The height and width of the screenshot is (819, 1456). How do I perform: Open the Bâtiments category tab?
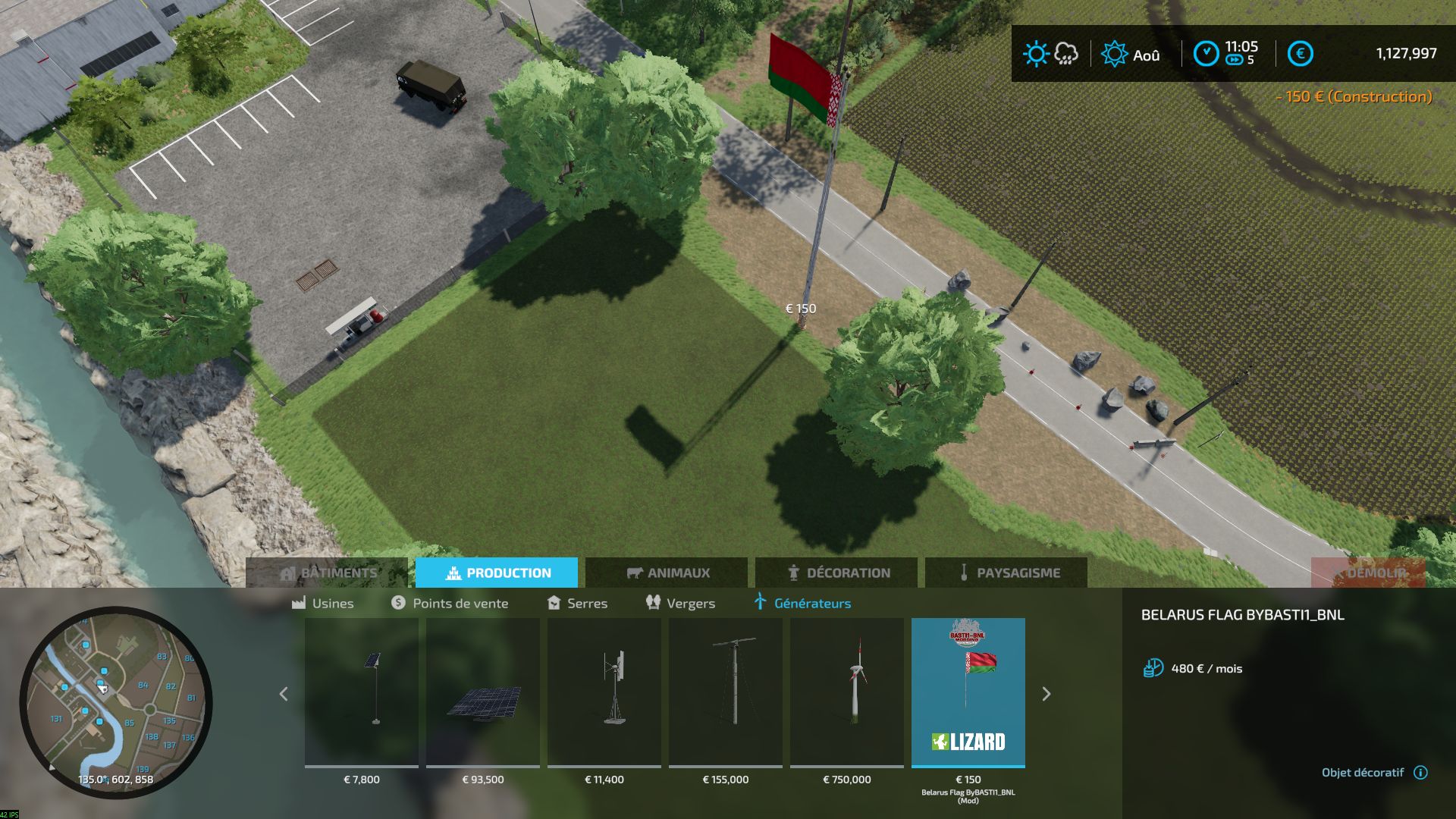pos(327,573)
